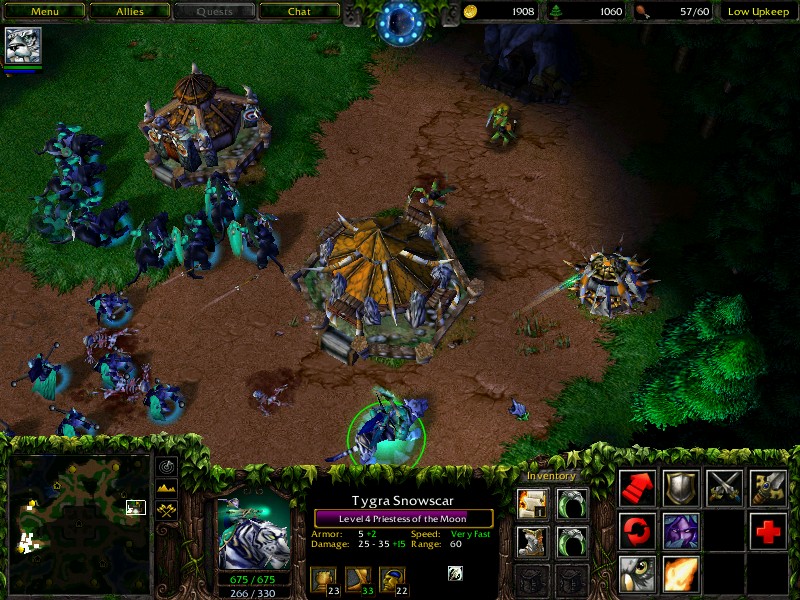Open the Allies panel

point(129,12)
